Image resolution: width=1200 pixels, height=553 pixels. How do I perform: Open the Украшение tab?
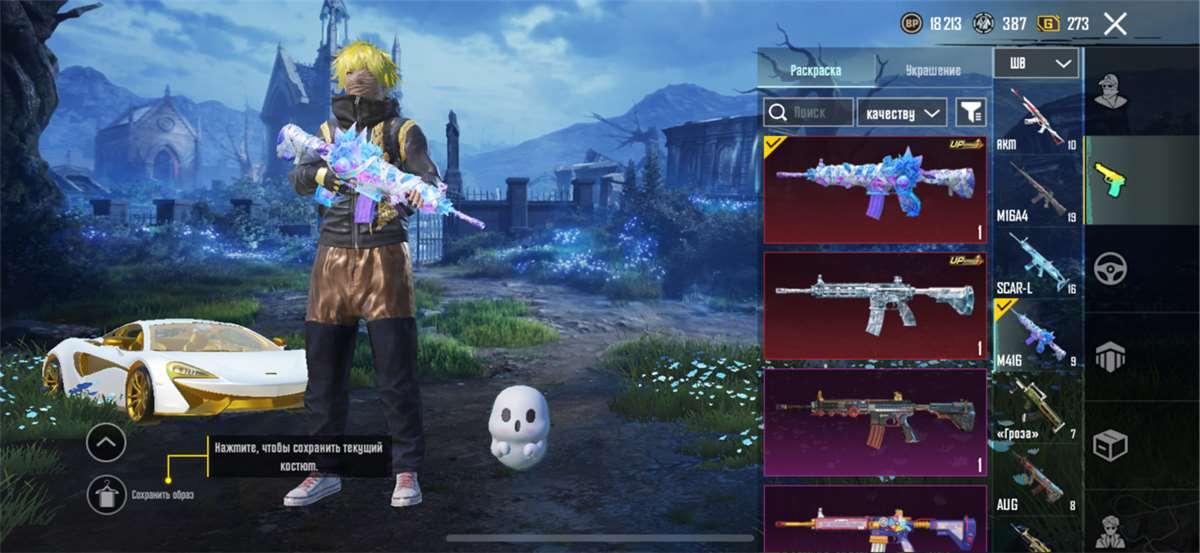point(933,71)
